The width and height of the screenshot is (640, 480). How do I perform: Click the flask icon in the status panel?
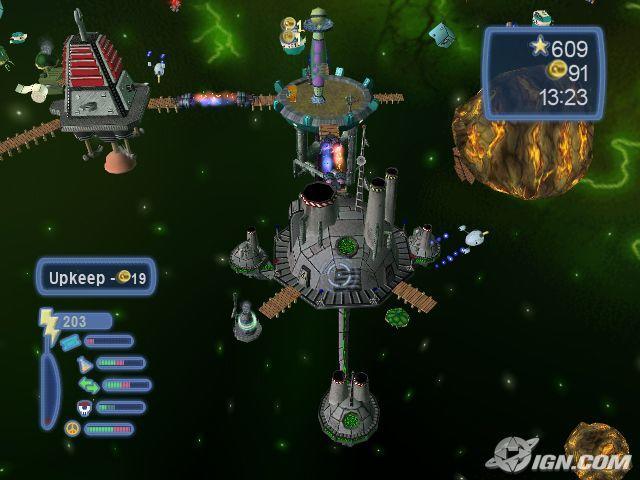[x=83, y=364]
